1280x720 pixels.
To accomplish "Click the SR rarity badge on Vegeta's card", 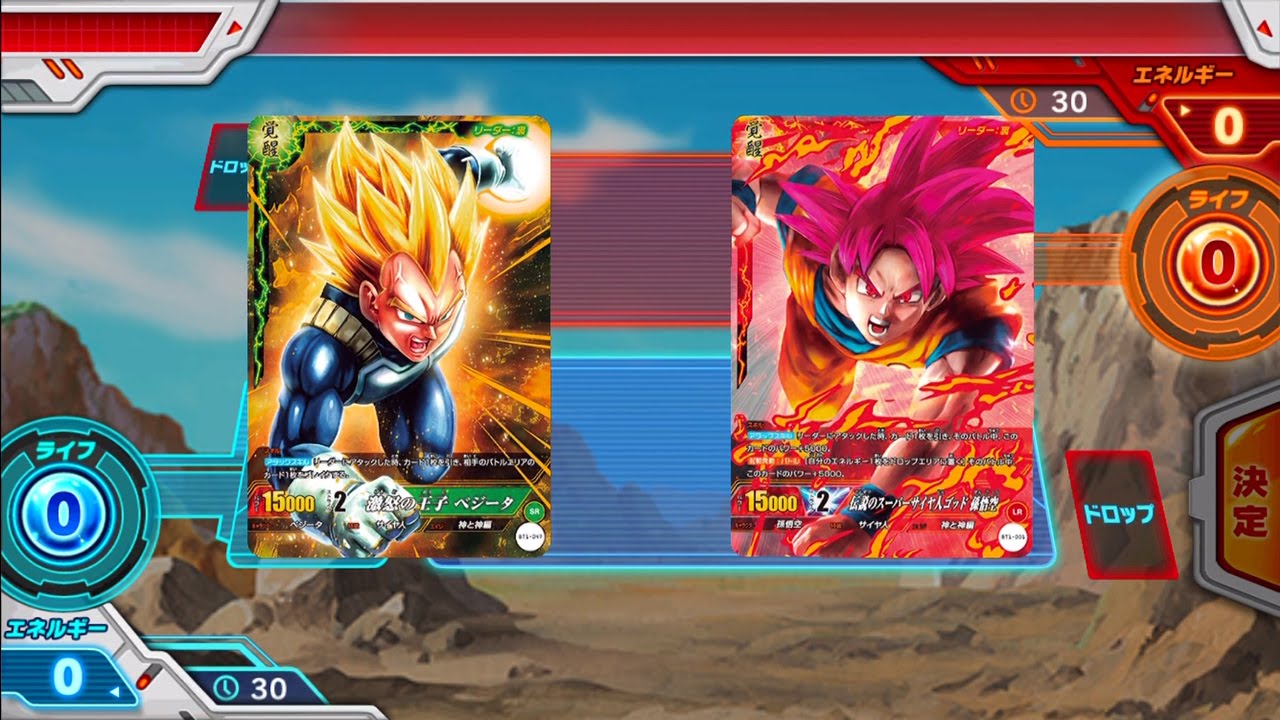I will pyautogui.click(x=534, y=511).
